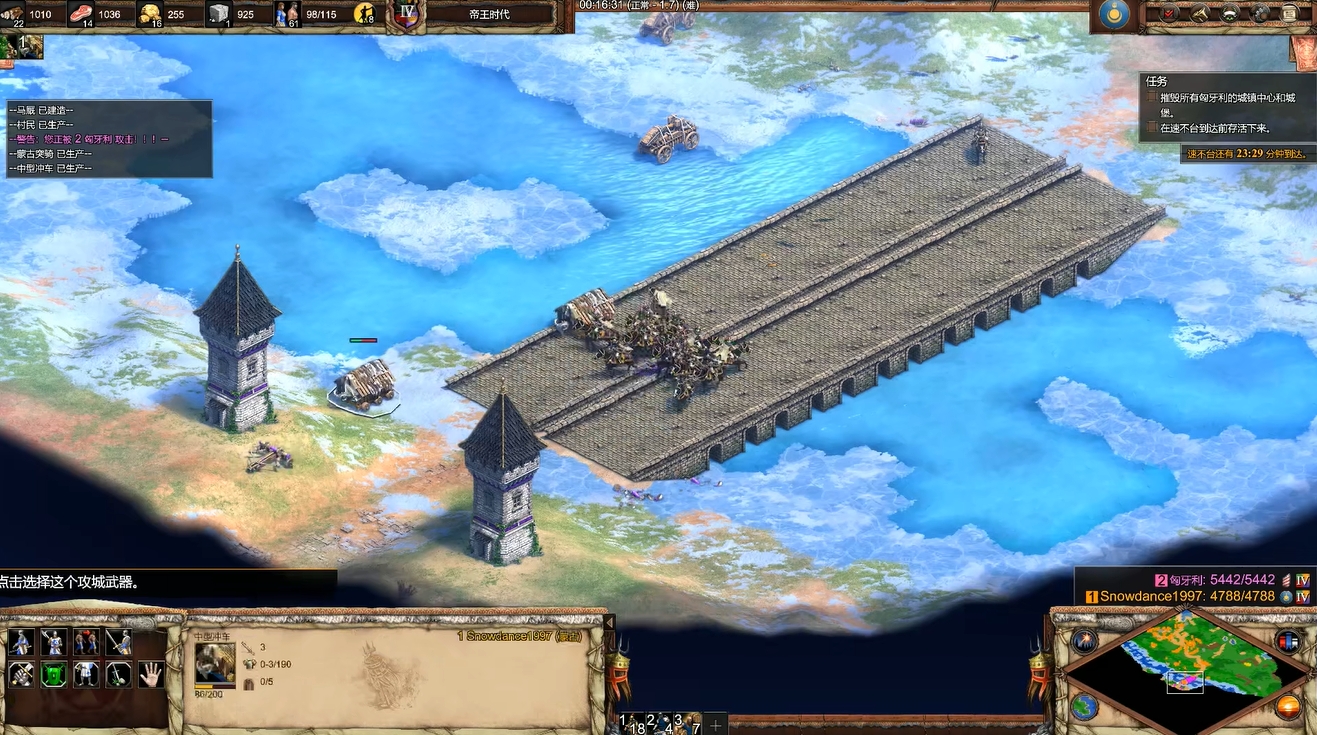Open the diplomacy horn icon

(x=1200, y=13)
